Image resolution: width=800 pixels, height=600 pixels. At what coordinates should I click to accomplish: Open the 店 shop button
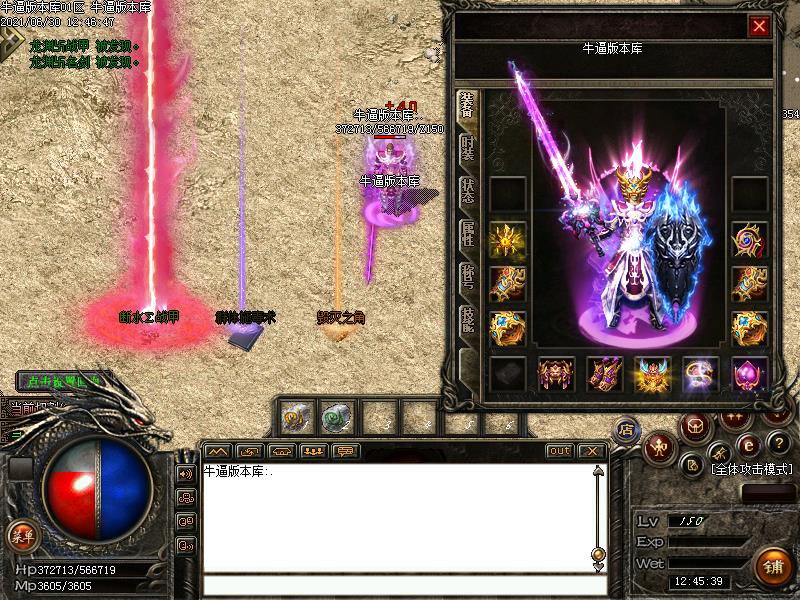(x=627, y=429)
